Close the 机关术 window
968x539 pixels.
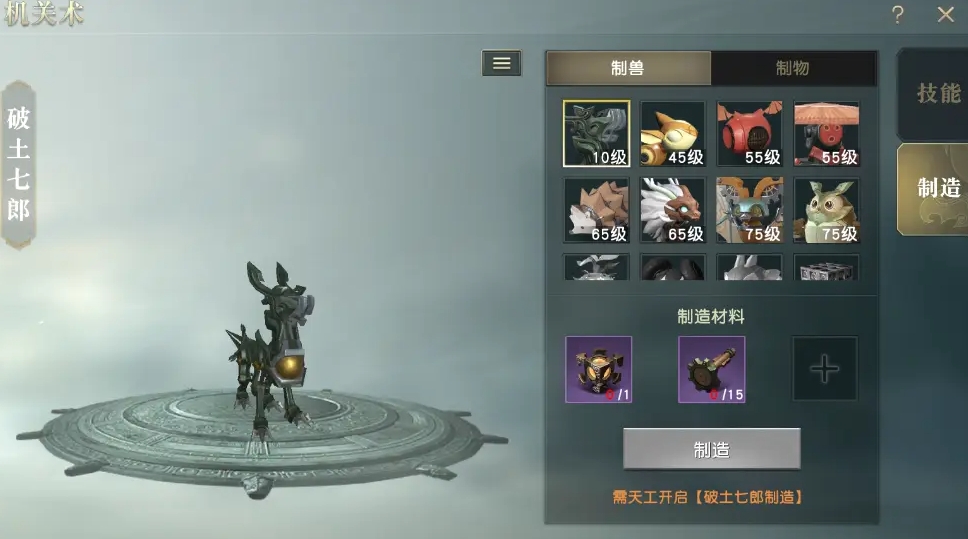point(945,15)
